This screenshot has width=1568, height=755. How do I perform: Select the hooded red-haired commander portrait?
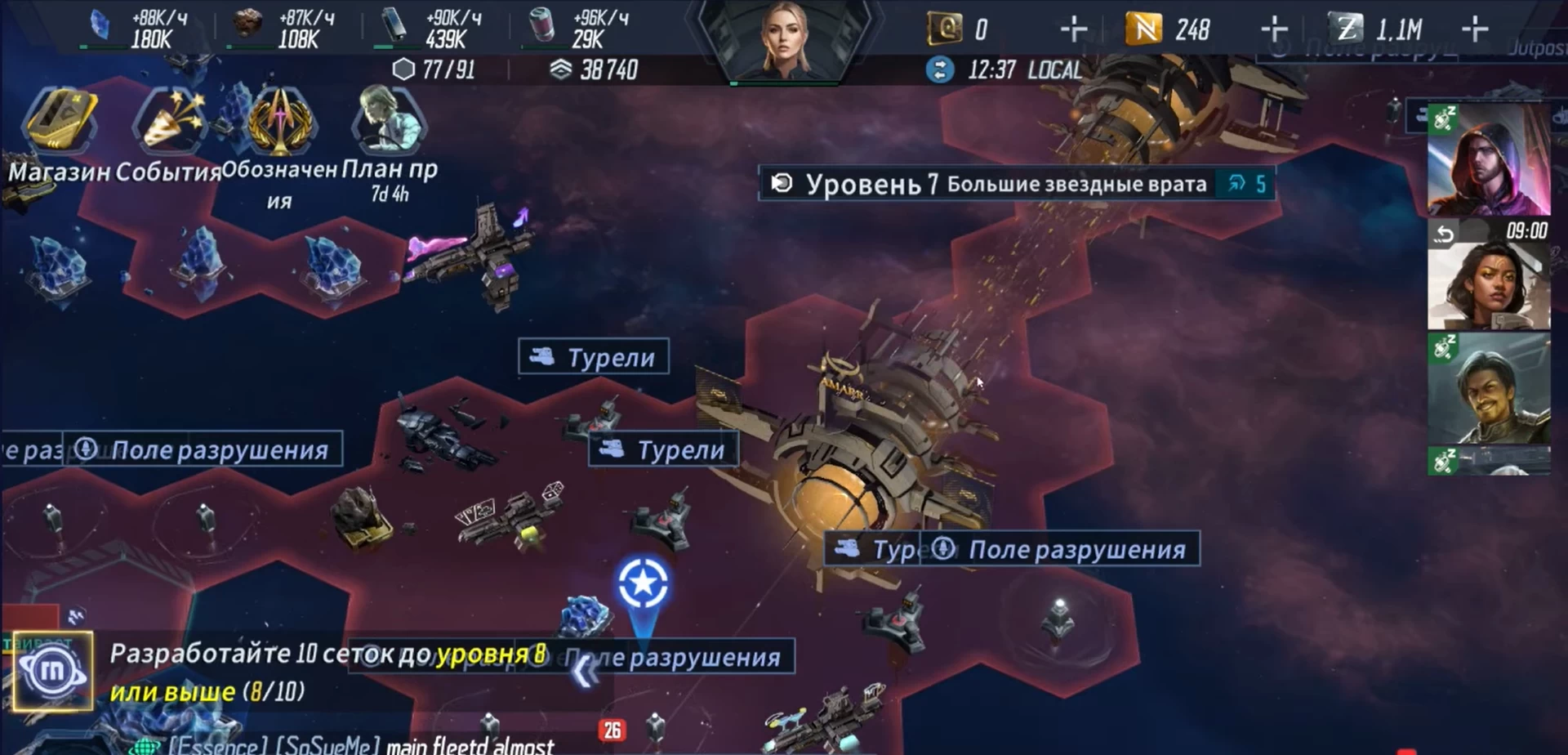pyautogui.click(x=1488, y=159)
